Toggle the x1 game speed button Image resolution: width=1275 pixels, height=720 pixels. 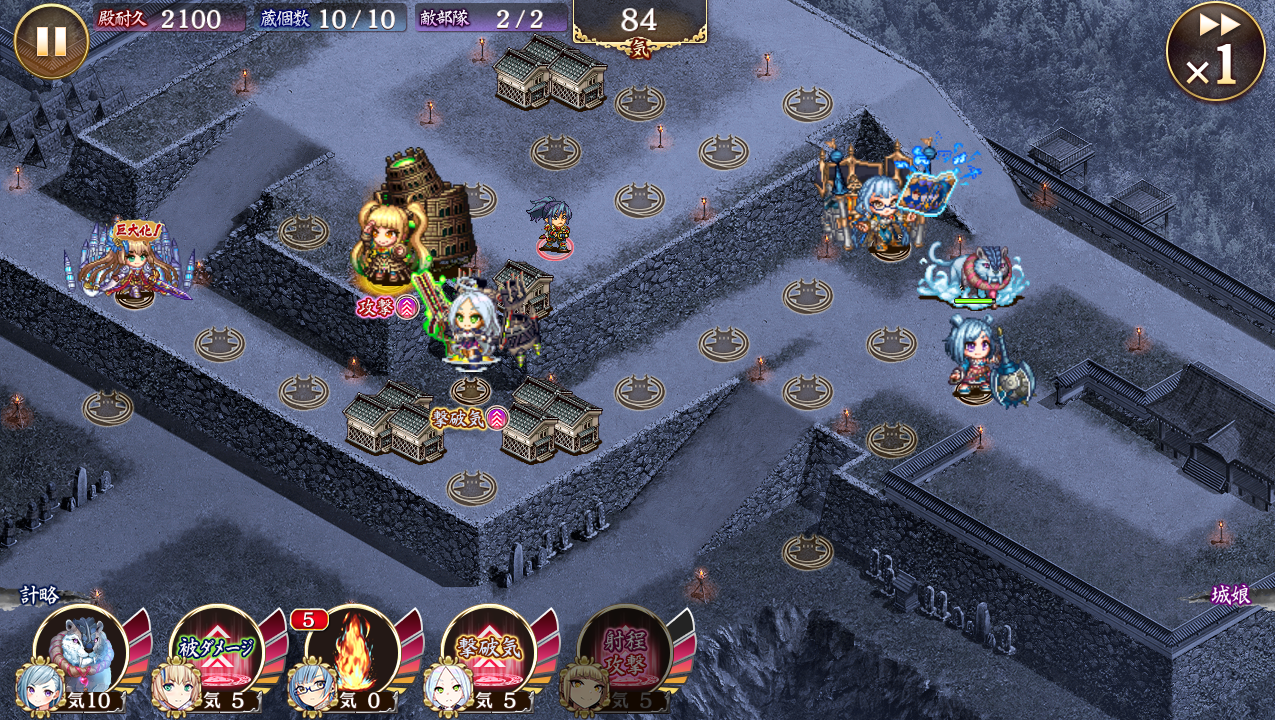pos(1215,52)
